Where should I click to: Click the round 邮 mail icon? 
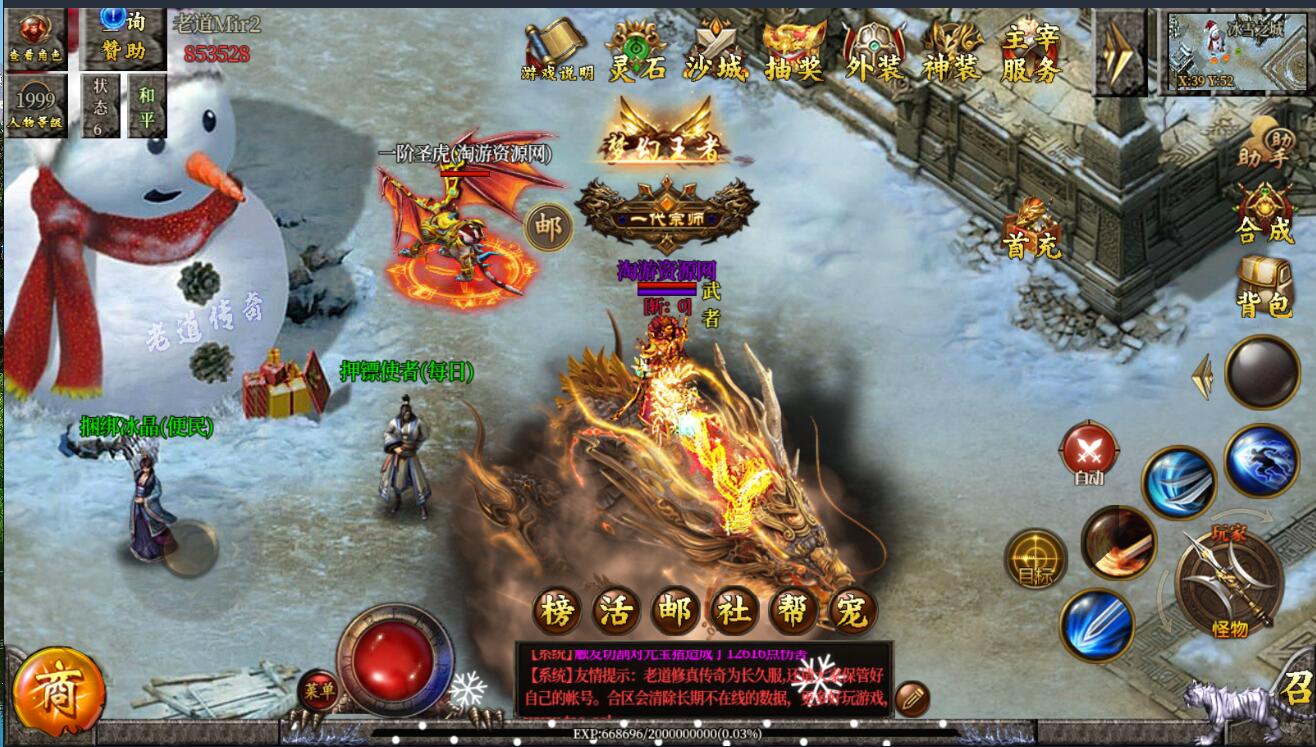549,227
